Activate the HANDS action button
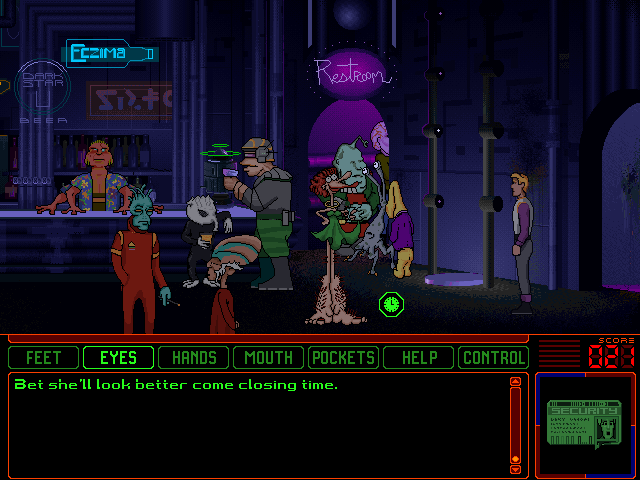 click(x=194, y=357)
